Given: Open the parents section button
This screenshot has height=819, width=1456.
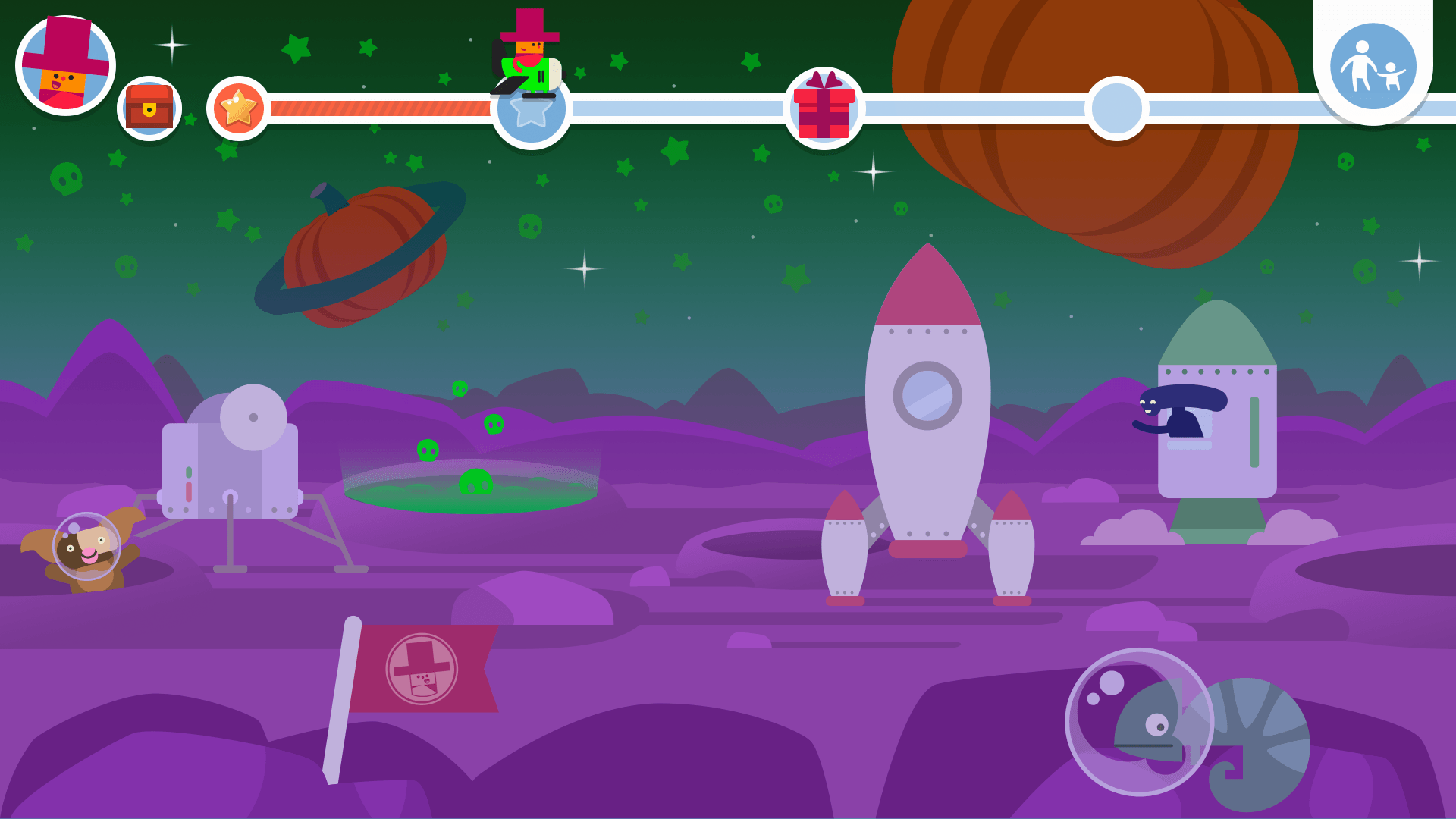Looking at the screenshot, I should click(1373, 67).
